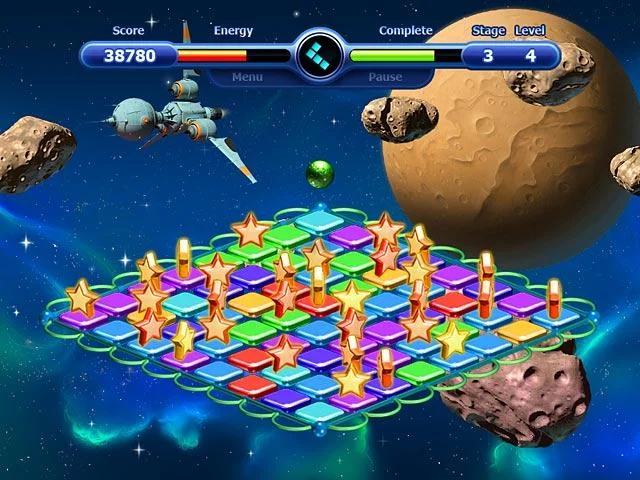Pause the game

[x=385, y=76]
